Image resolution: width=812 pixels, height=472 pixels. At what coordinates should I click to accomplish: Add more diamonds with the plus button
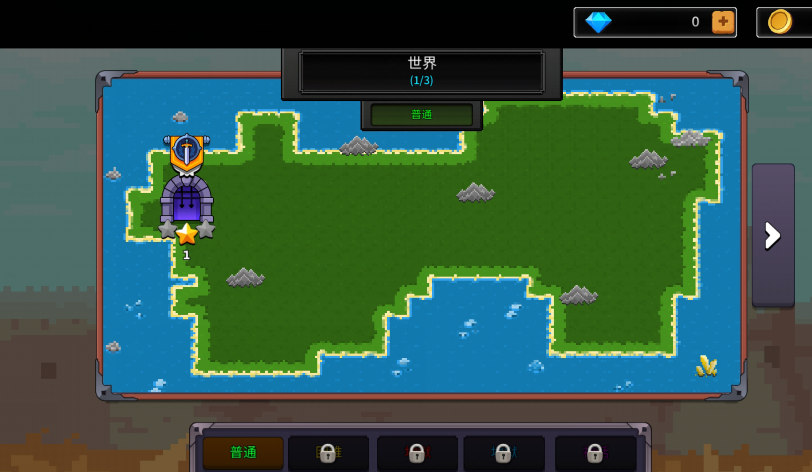point(723,22)
